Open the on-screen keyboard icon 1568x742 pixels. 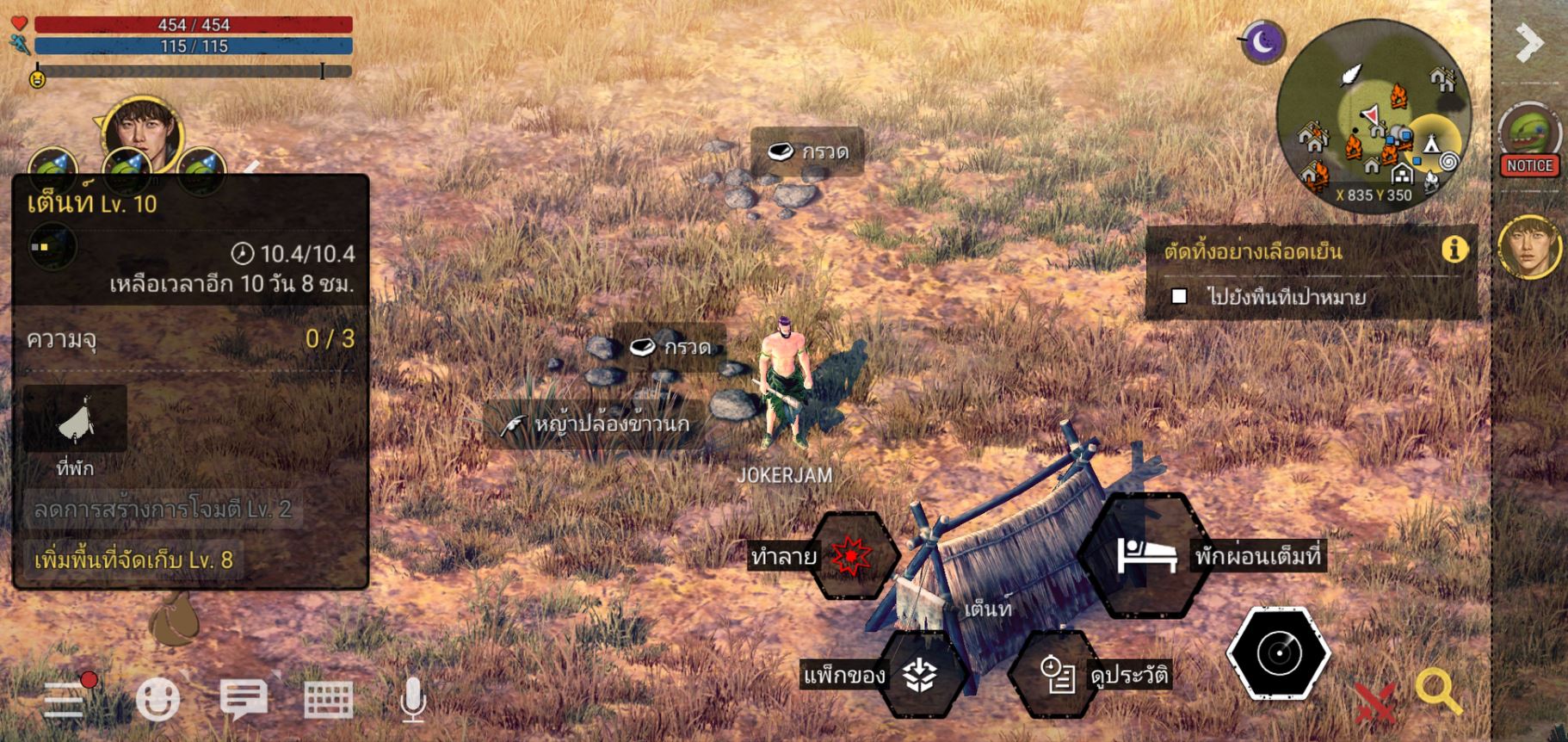[329, 699]
